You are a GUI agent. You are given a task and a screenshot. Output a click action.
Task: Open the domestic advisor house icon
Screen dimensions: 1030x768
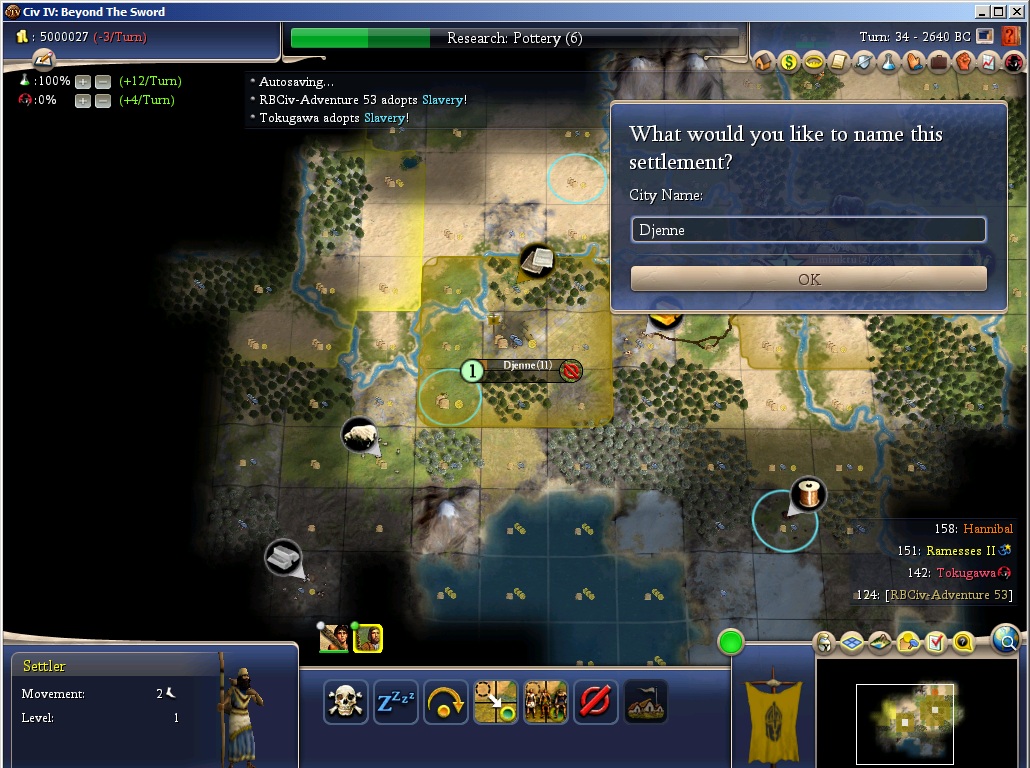coord(765,62)
